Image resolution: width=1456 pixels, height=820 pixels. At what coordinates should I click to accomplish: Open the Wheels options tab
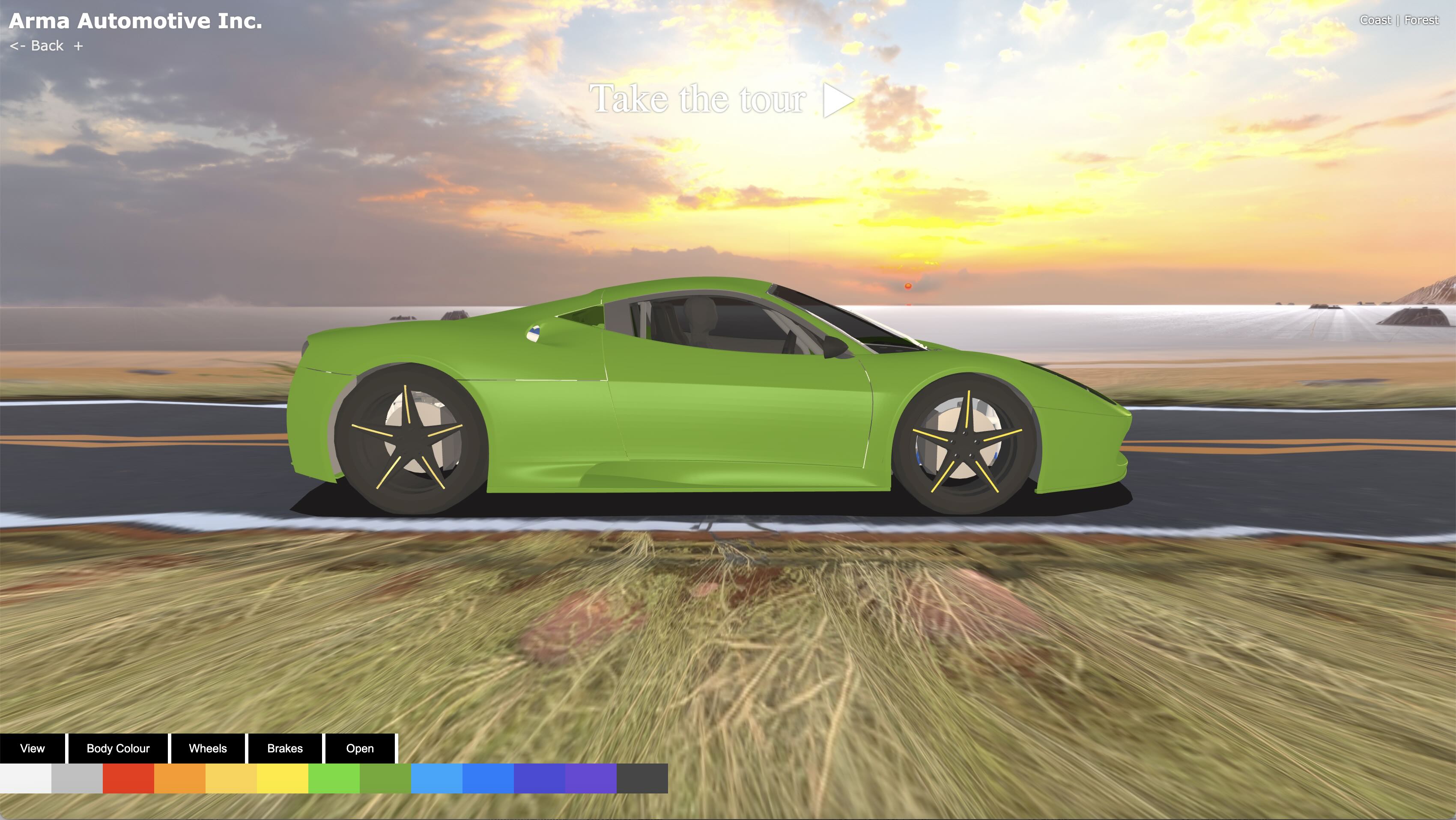click(x=207, y=748)
